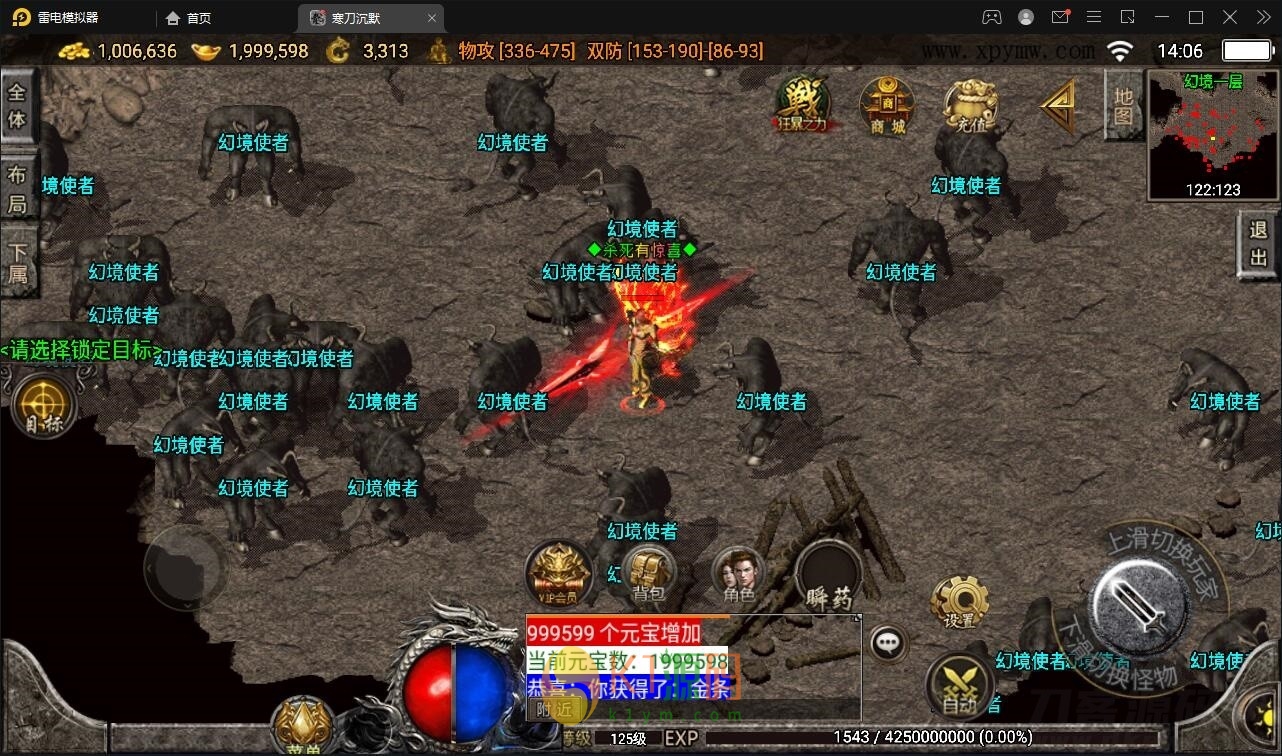
Task: Toggle the 自动 auto-battle button
Action: pos(959,686)
